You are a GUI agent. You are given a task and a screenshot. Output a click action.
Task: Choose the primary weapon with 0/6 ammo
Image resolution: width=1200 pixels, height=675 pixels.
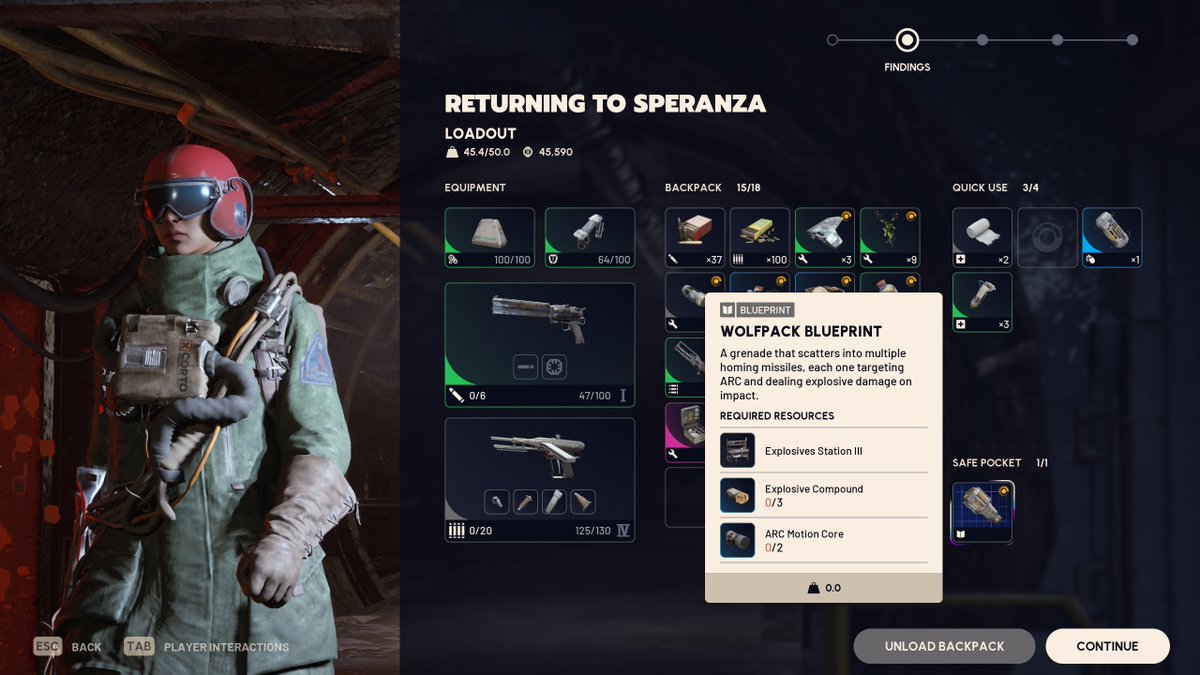point(540,345)
